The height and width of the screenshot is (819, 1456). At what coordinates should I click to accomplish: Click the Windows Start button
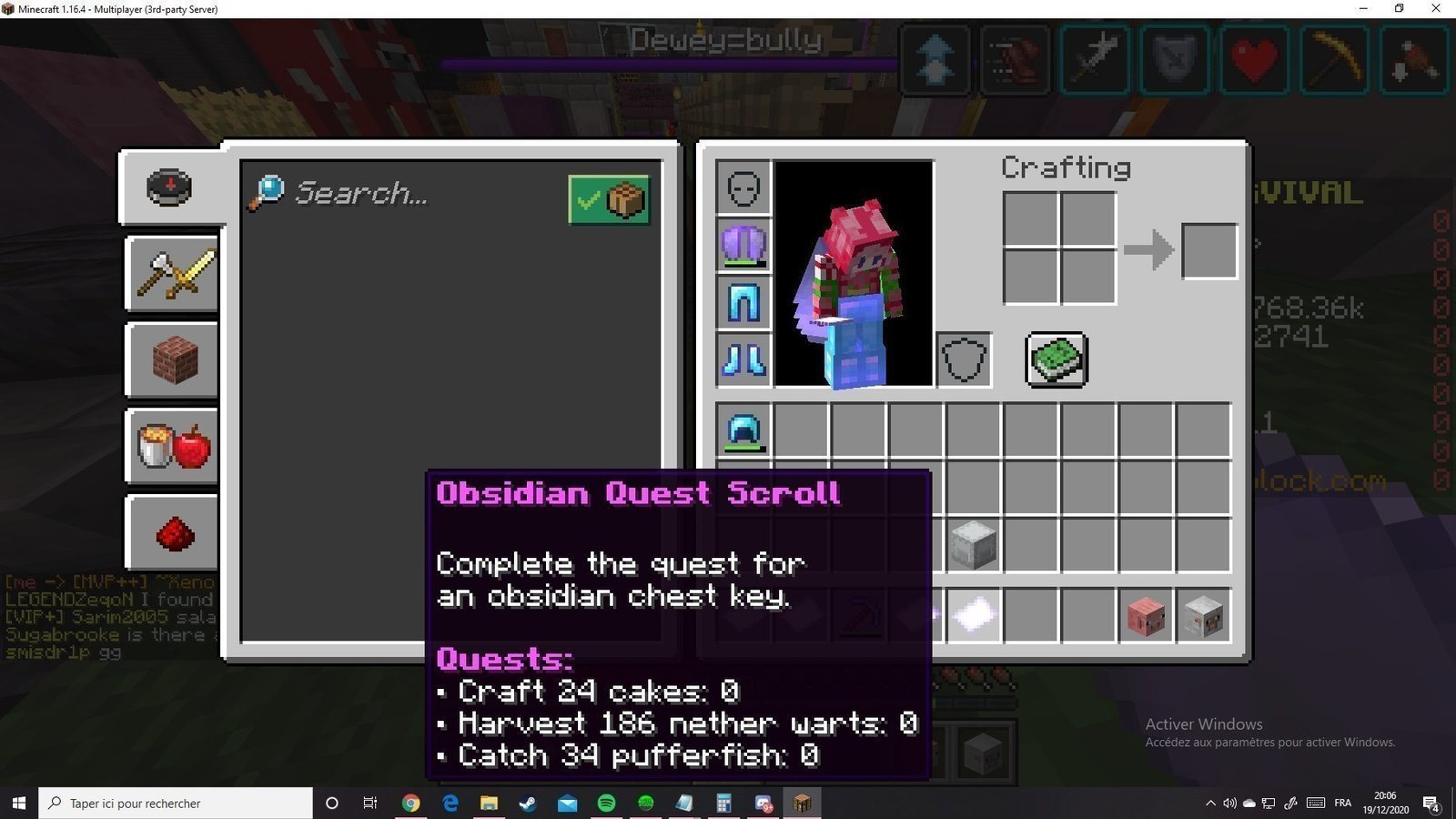[x=18, y=803]
